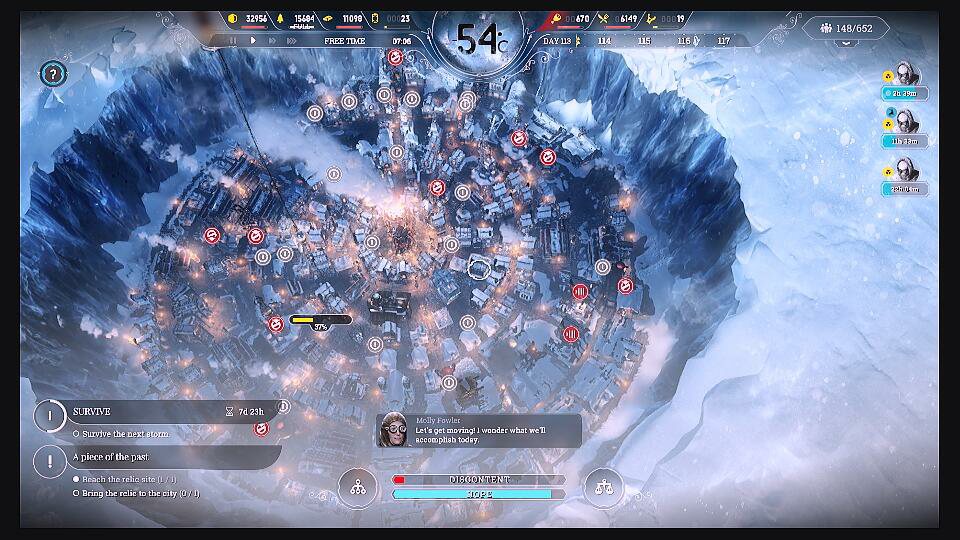Pause the game speed
The image size is (960, 540).
coord(234,41)
